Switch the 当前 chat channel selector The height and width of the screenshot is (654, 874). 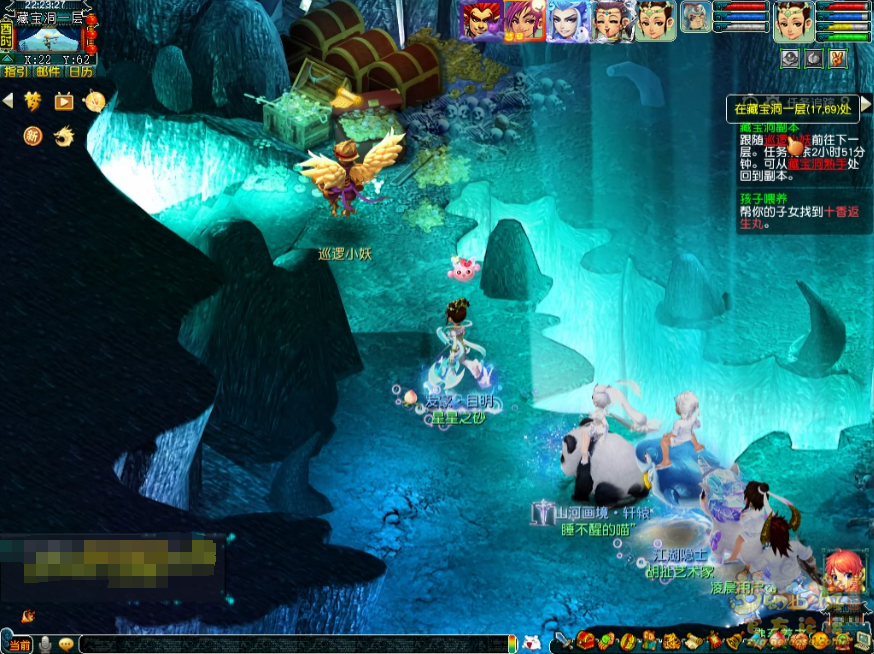pos(19,645)
